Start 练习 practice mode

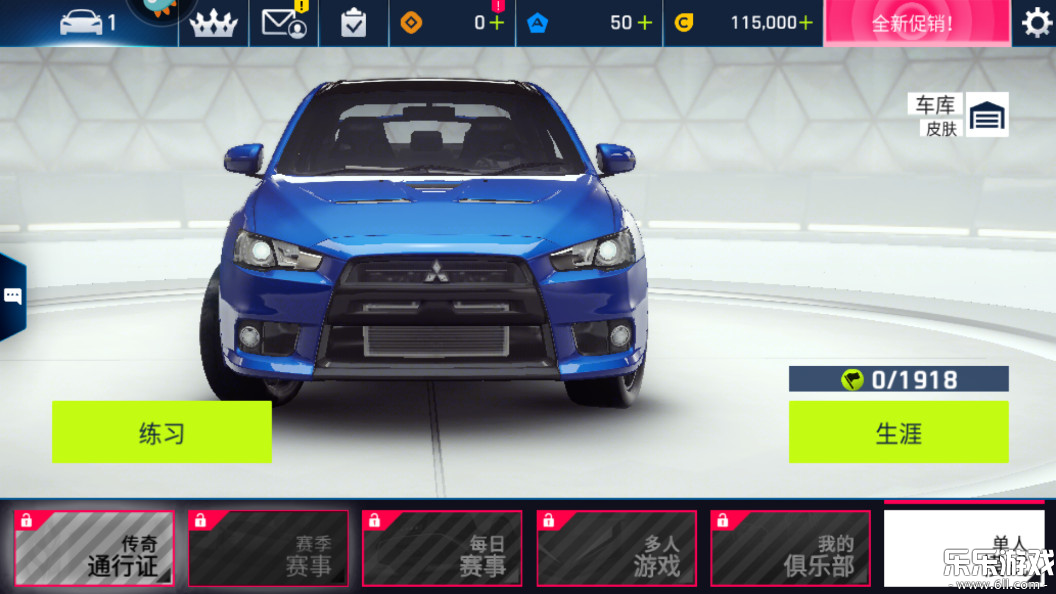tap(161, 432)
